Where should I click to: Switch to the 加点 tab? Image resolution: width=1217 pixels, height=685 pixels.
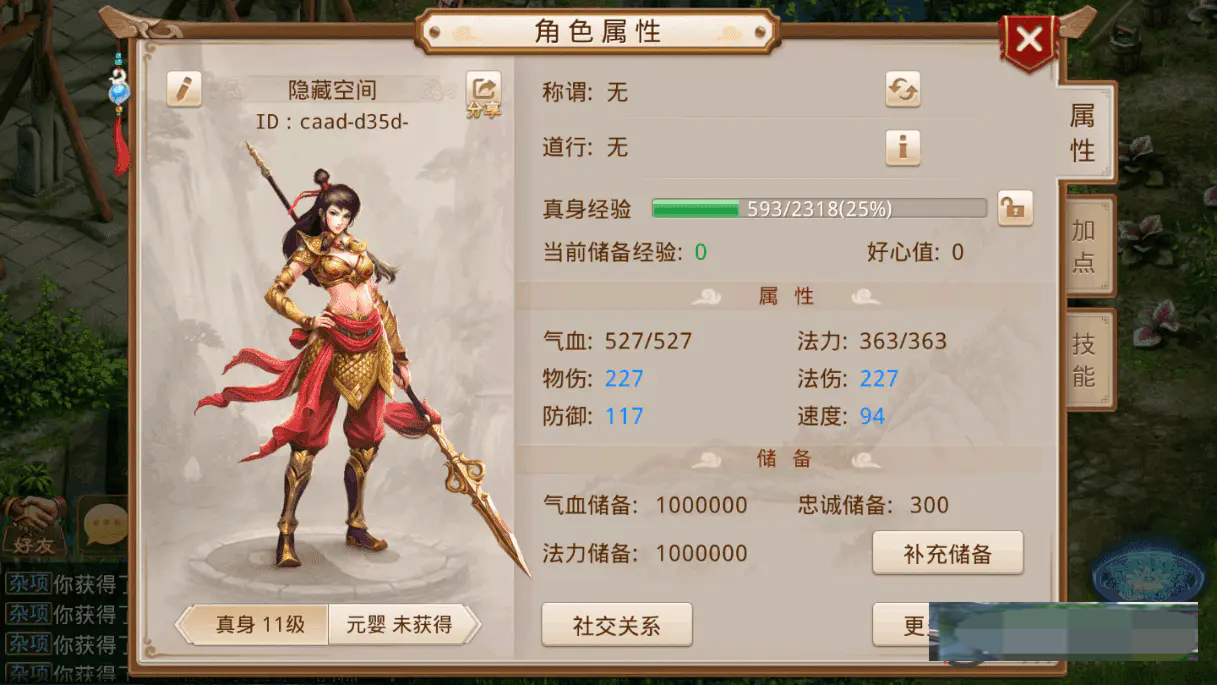click(1085, 246)
